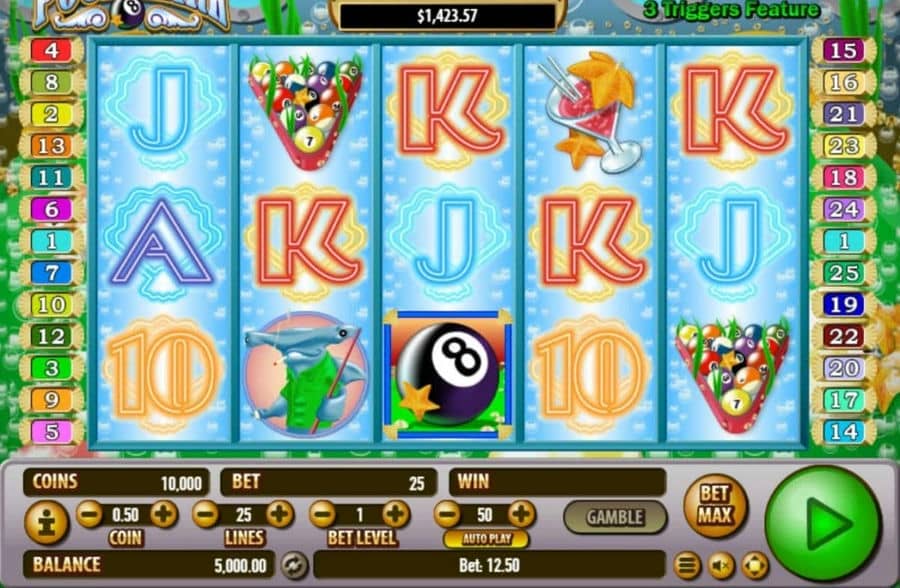Open the Gamble feature
900x588 pixels.
point(614,517)
